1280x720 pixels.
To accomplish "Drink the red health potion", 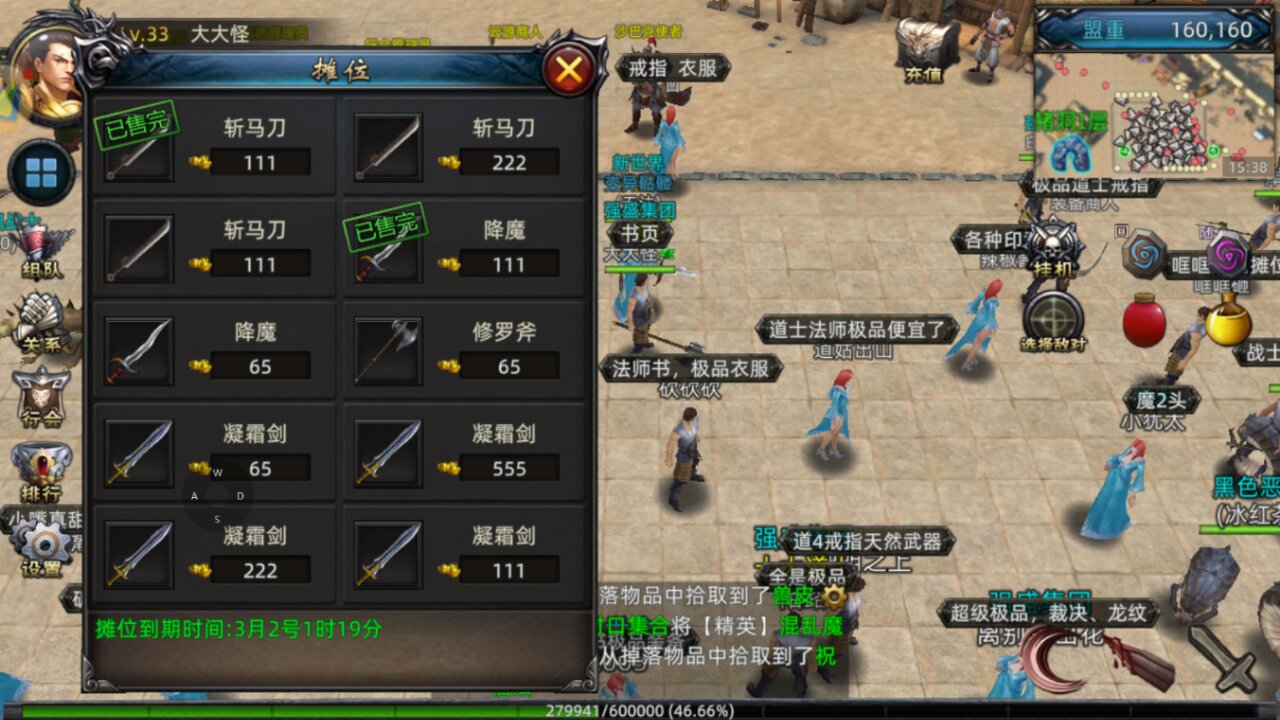I will (x=1143, y=322).
